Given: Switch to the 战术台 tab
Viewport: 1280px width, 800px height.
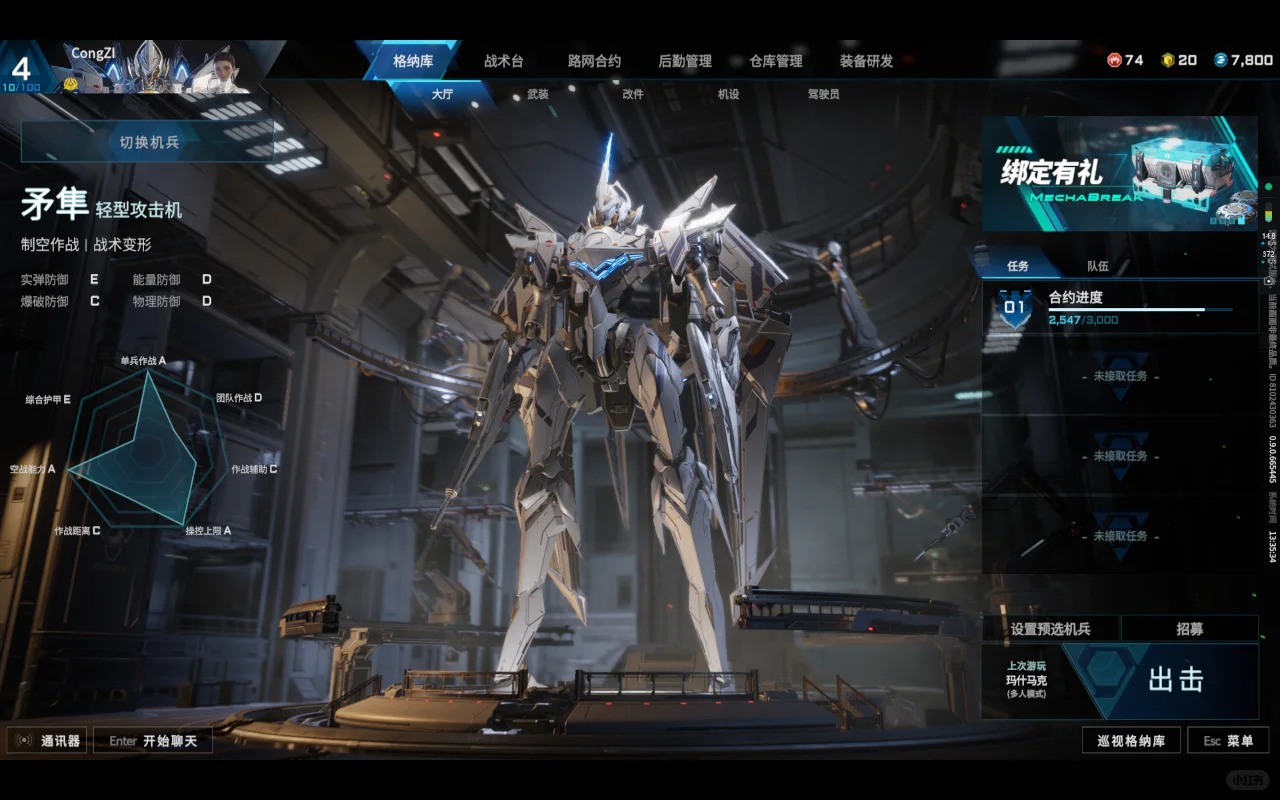Looking at the screenshot, I should [x=503, y=61].
